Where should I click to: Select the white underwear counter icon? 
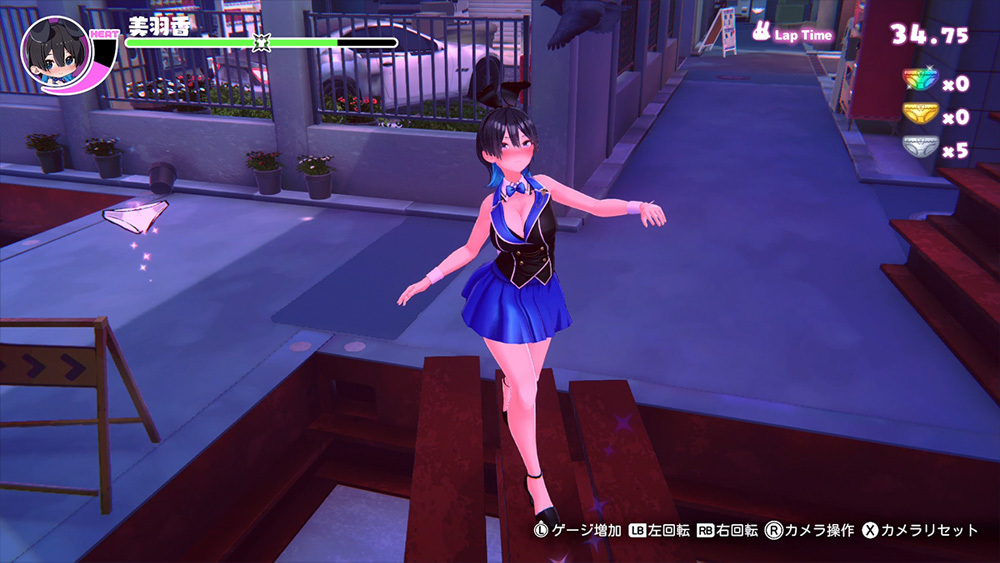tap(920, 148)
